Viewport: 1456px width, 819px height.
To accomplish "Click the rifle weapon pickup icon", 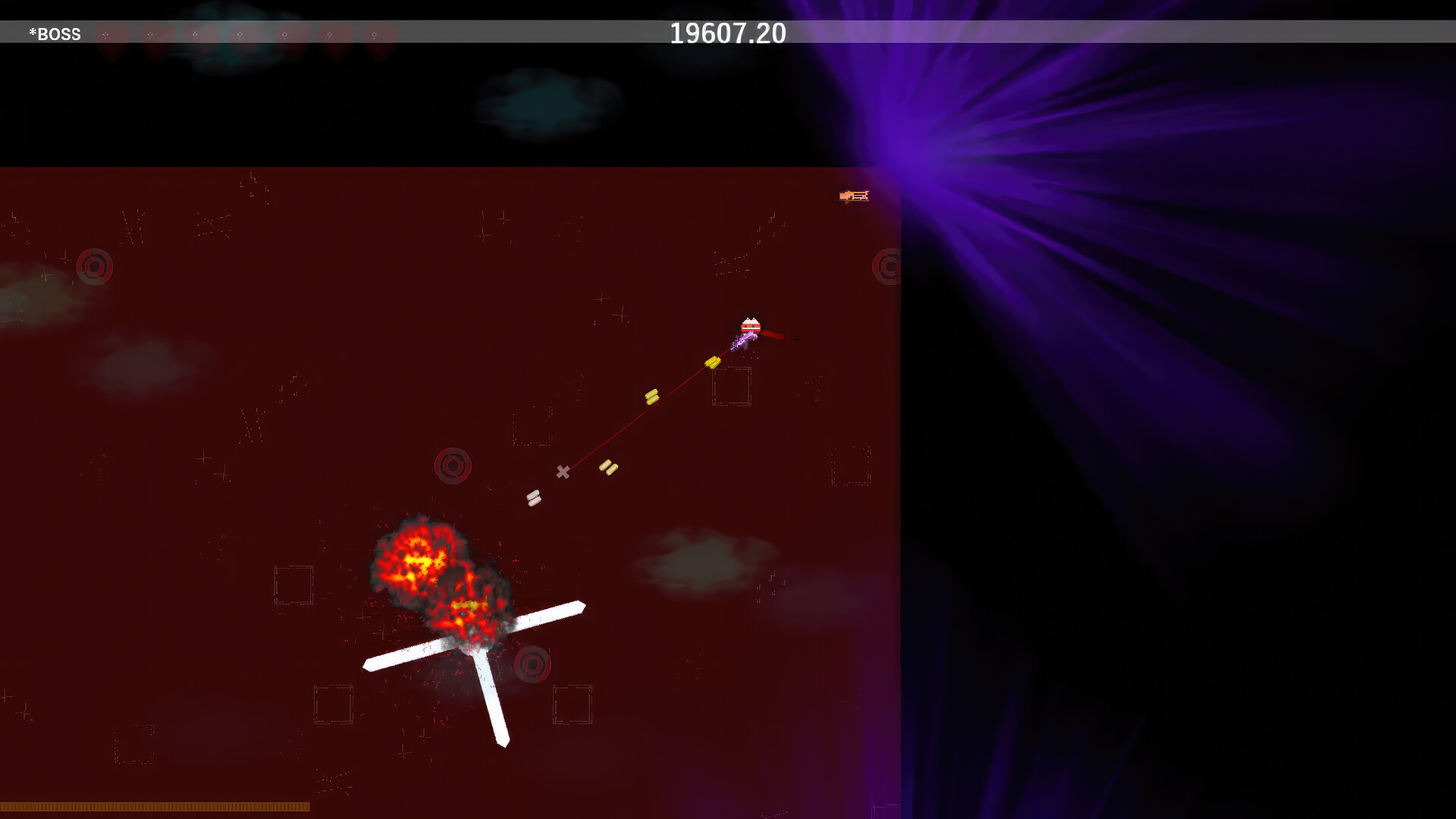I will 855,196.
